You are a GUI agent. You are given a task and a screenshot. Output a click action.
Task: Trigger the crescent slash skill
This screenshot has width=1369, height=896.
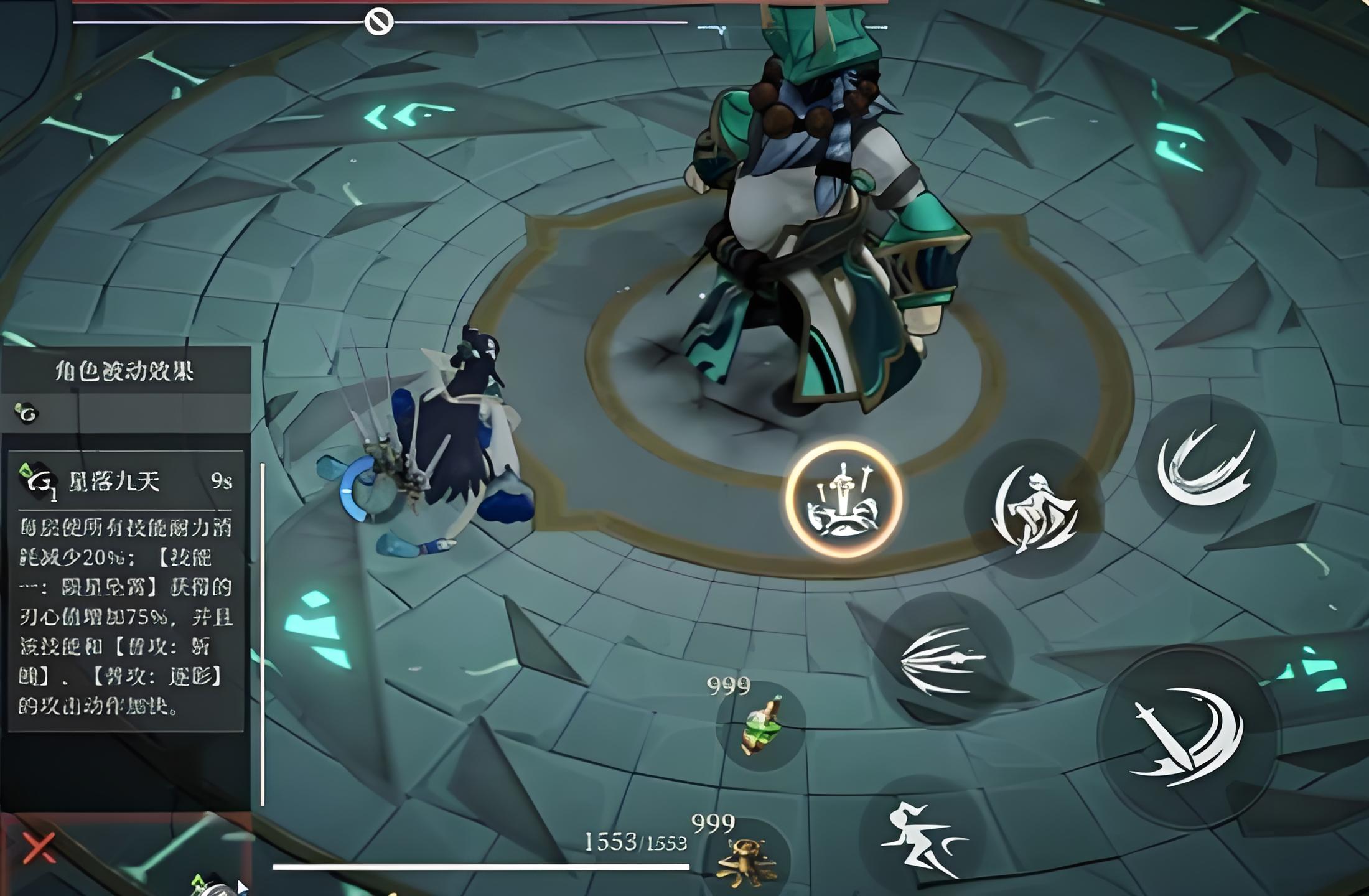1205,464
